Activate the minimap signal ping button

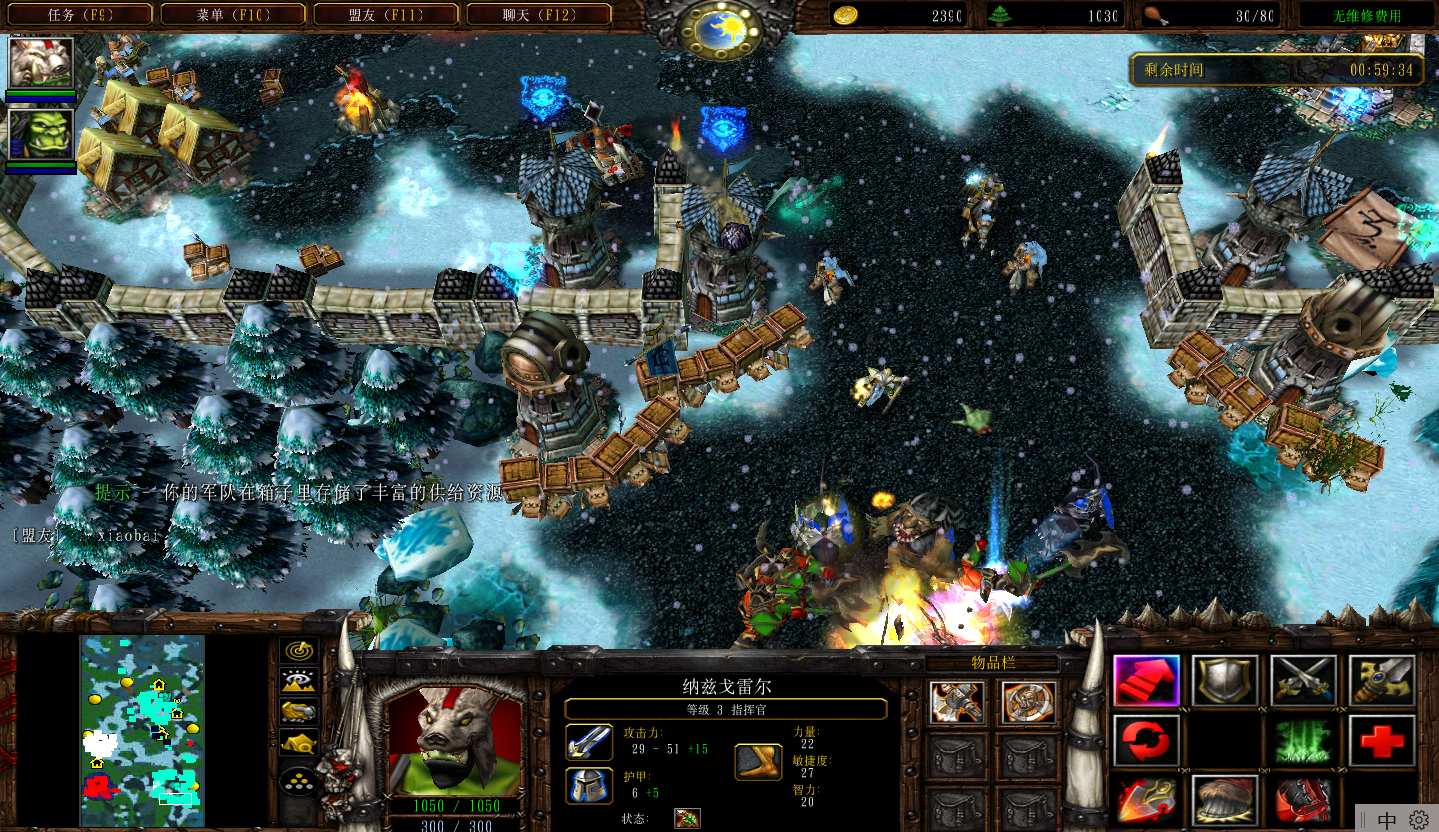[298, 651]
